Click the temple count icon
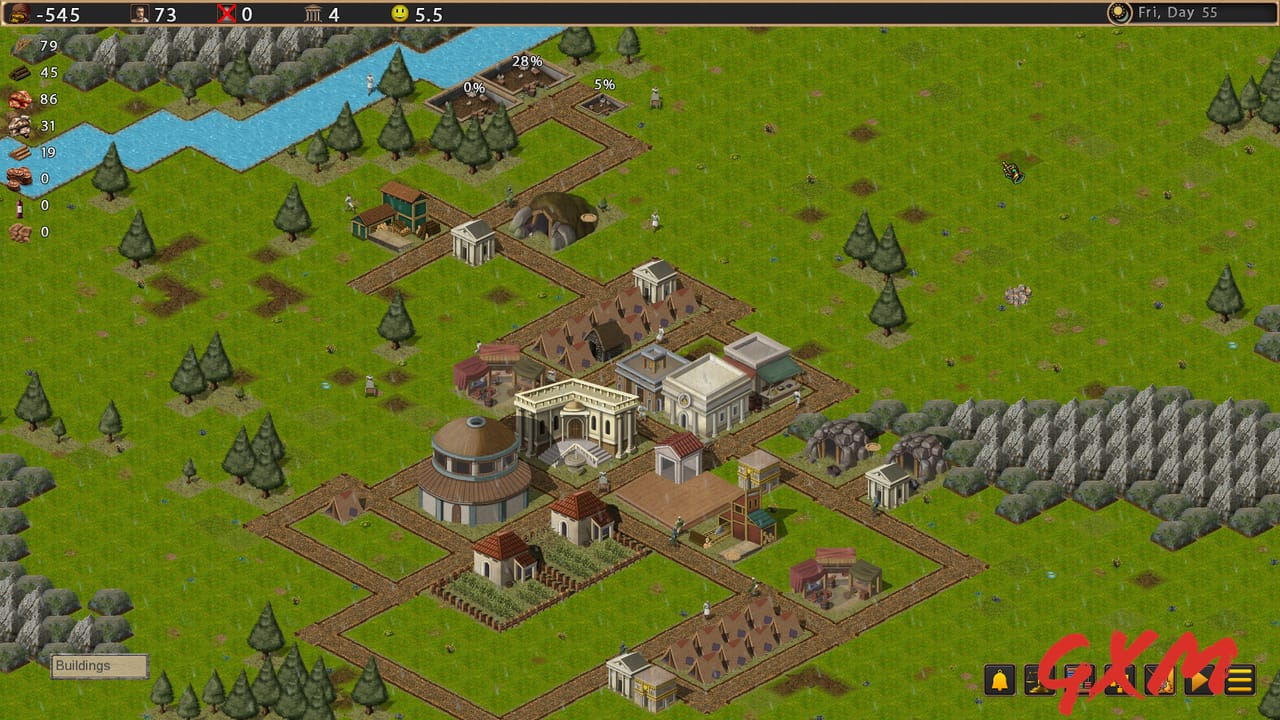Screen dimensions: 1280x720 [313, 14]
